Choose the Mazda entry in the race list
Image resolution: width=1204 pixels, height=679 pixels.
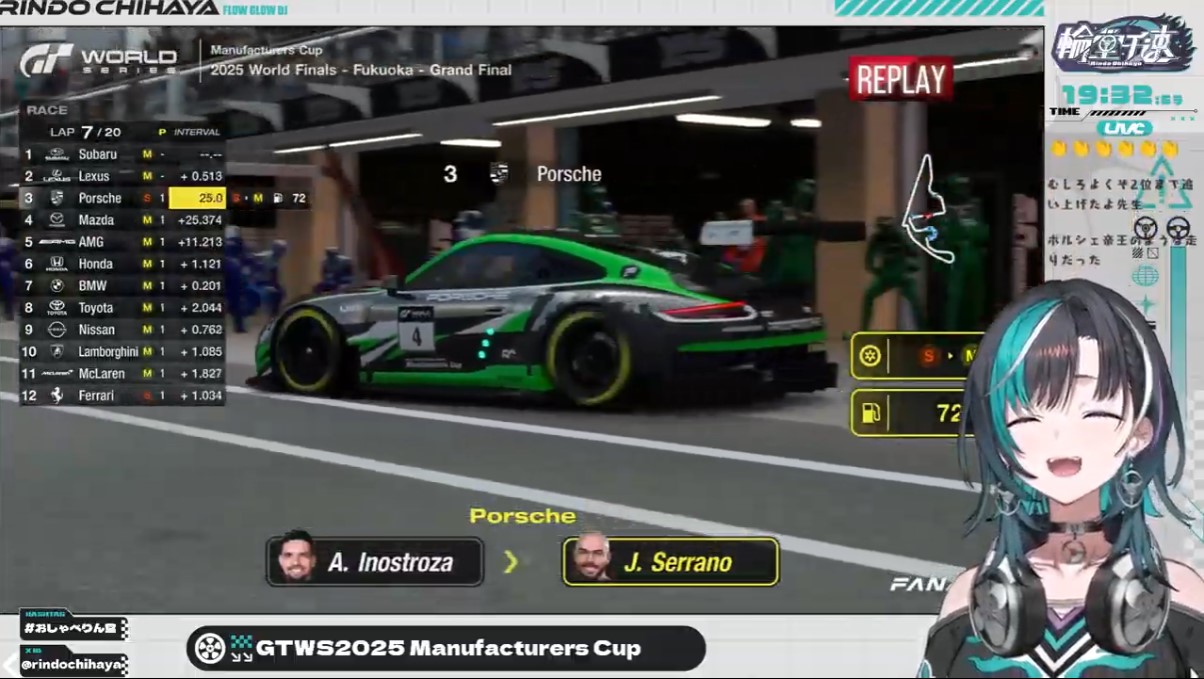click(121, 220)
